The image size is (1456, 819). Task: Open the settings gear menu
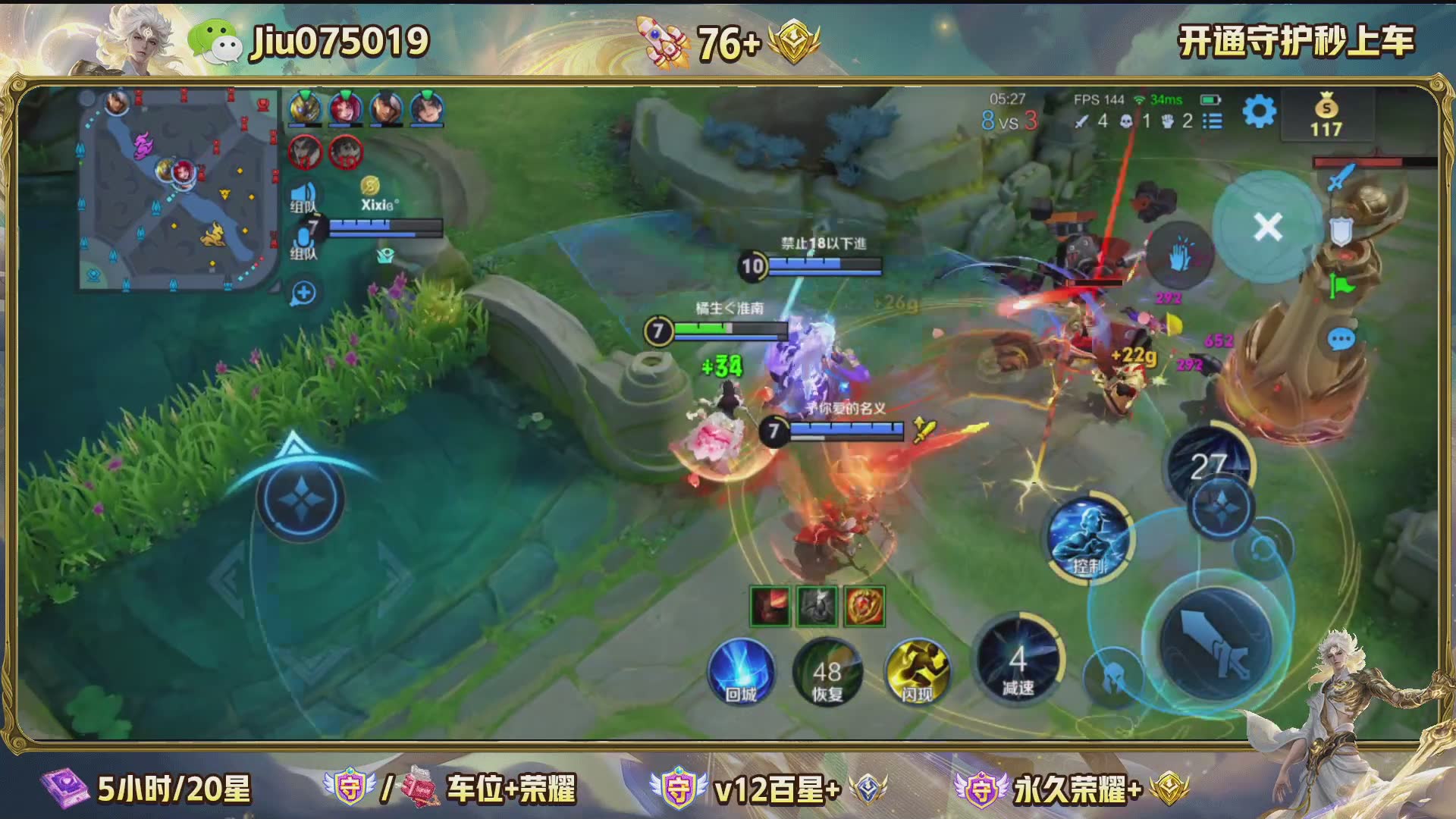[1259, 112]
